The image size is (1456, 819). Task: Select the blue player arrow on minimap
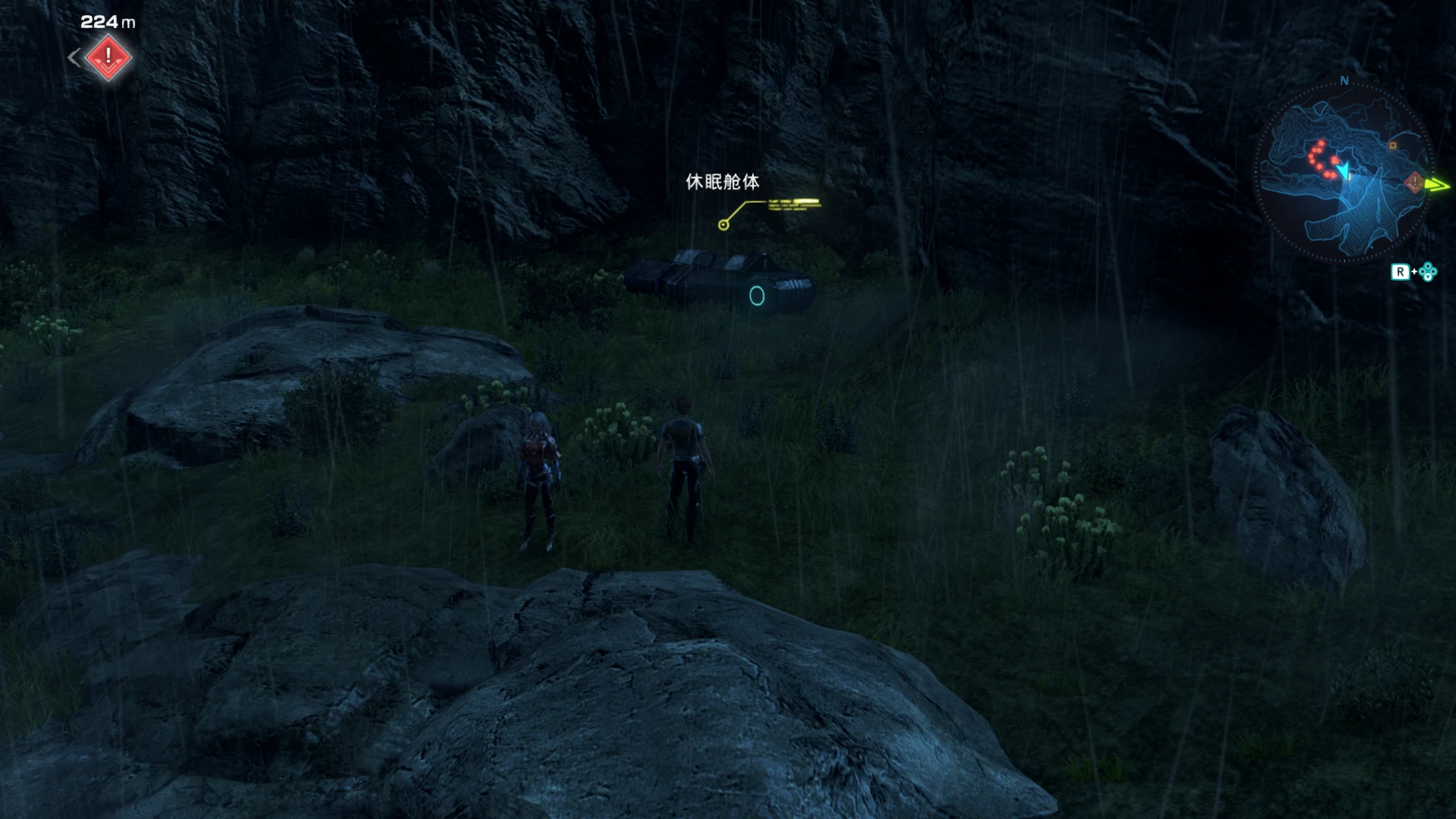coord(1345,172)
